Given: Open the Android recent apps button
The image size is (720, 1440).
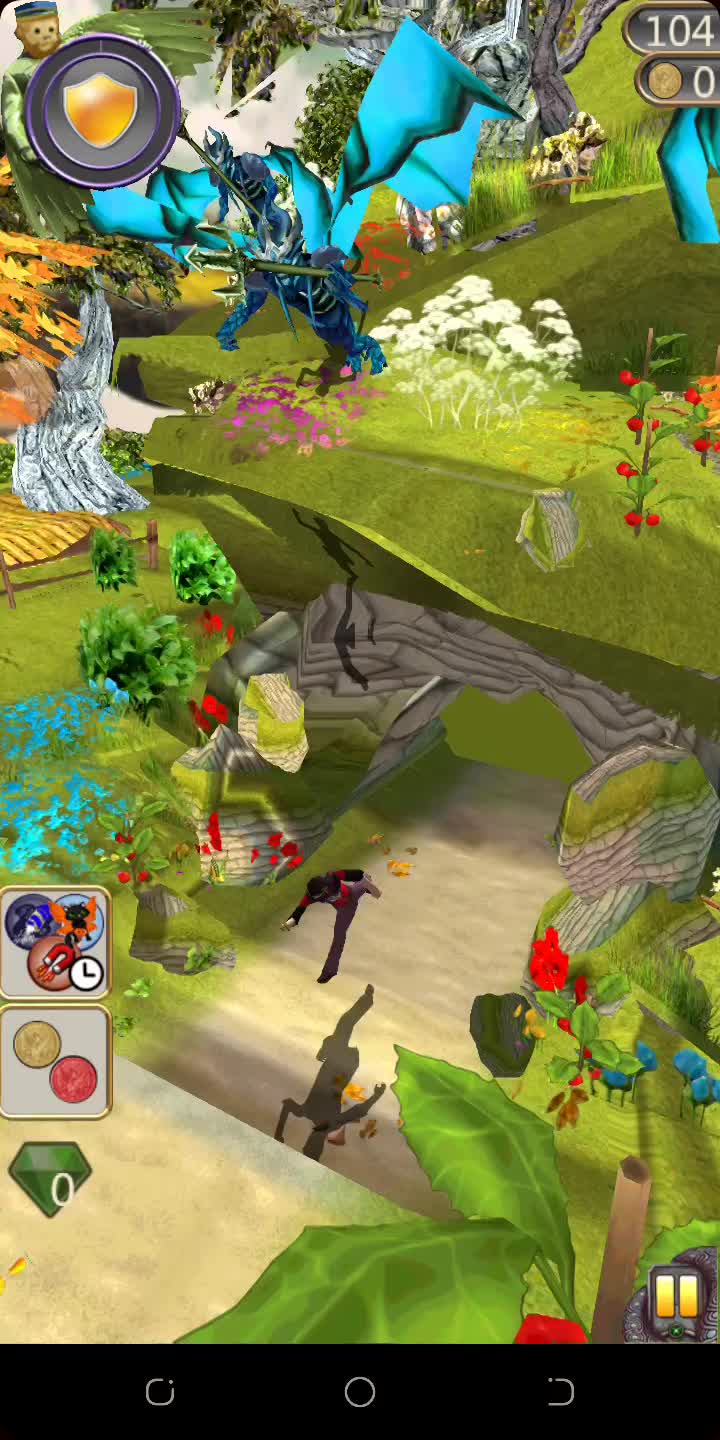Looking at the screenshot, I should coord(160,1391).
